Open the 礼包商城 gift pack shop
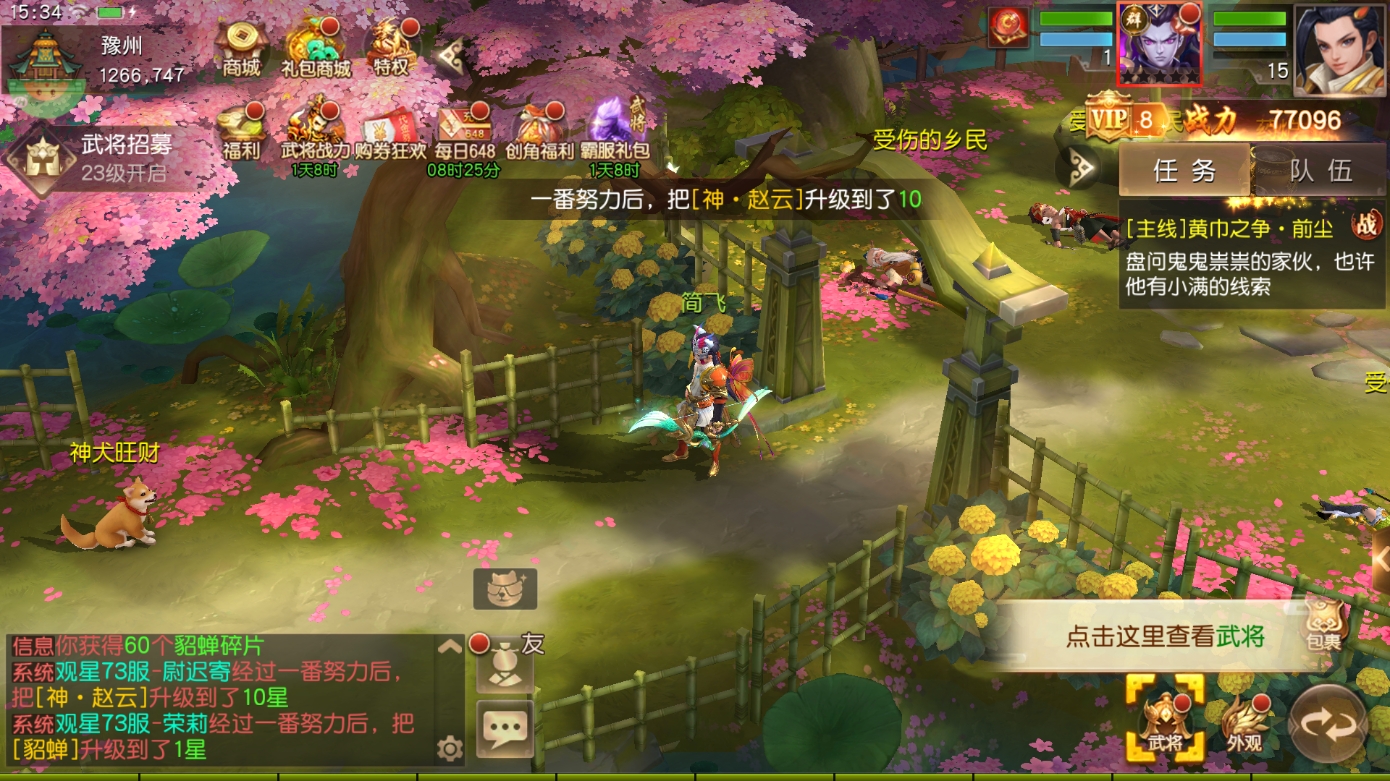Viewport: 1390px width, 781px height. coord(316,47)
